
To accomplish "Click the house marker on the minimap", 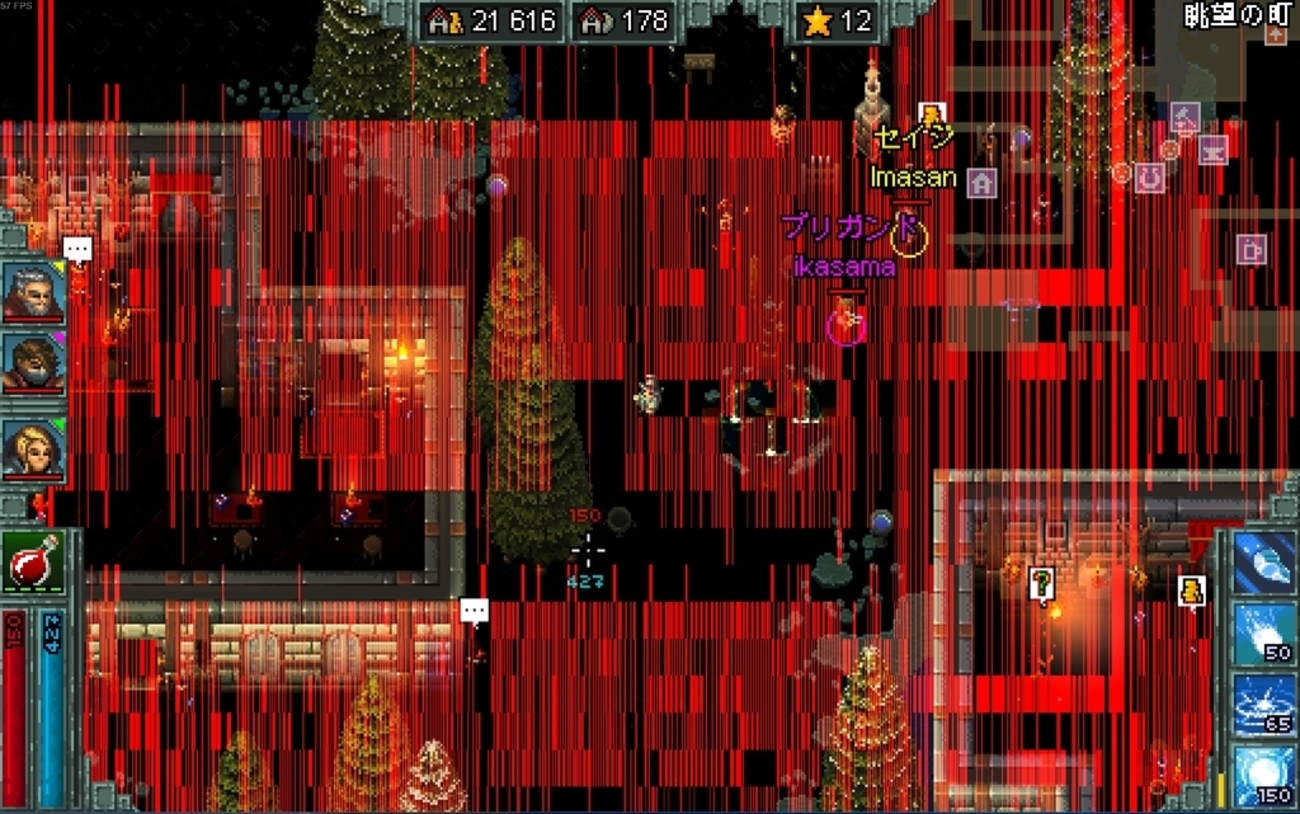I will 981,183.
